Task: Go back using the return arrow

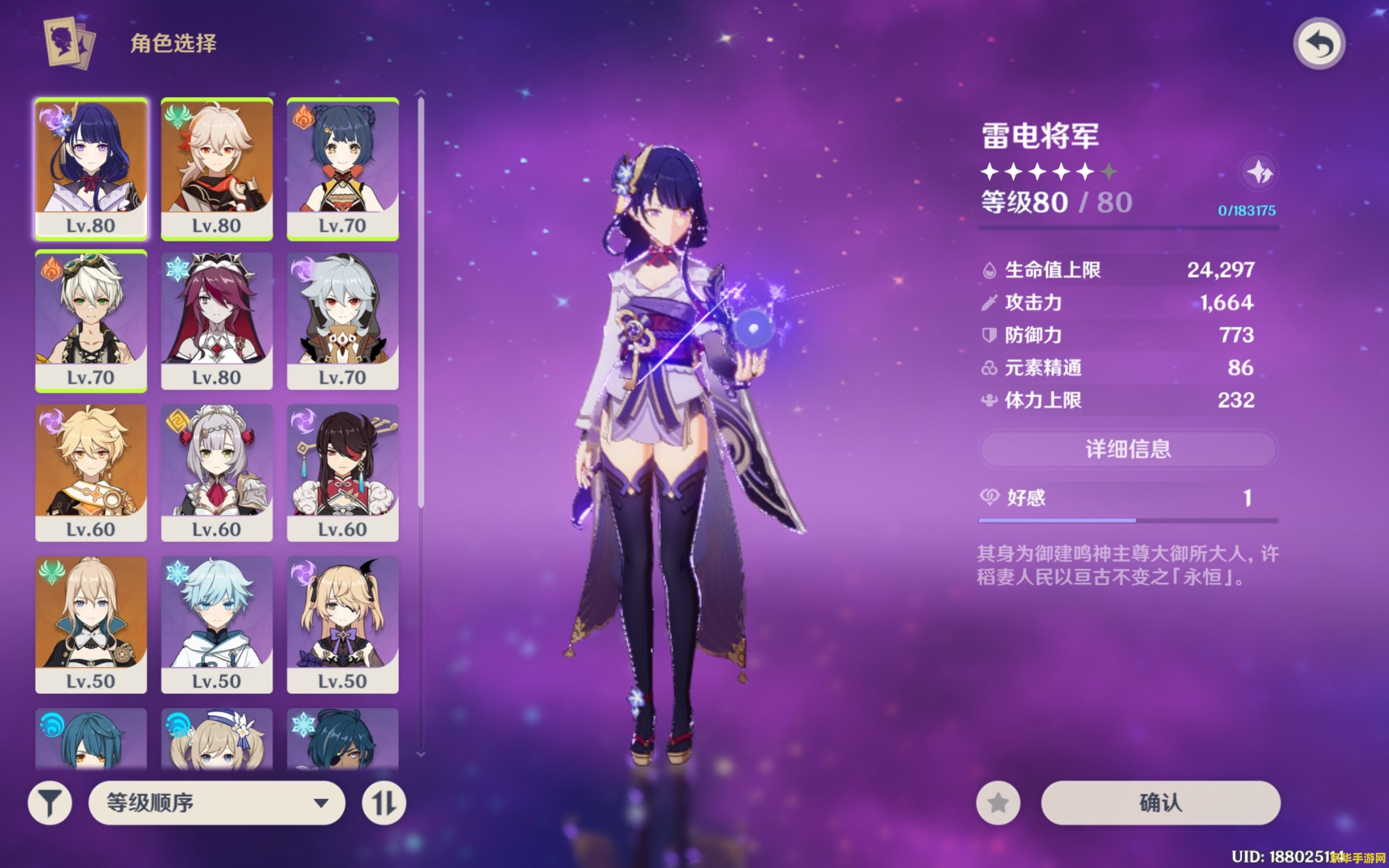Action: (x=1319, y=44)
